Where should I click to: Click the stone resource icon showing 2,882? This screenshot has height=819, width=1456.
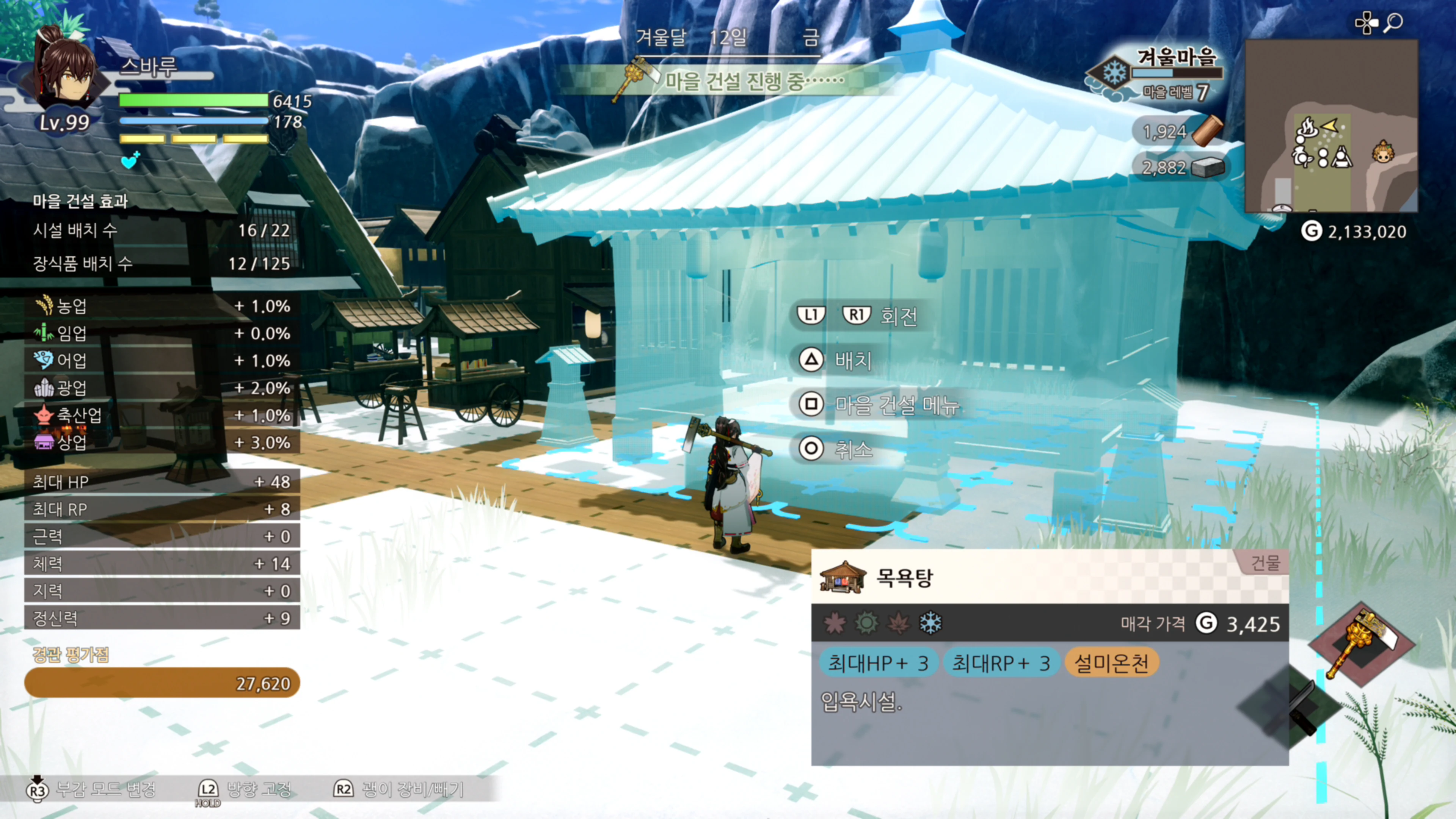pos(1210,168)
